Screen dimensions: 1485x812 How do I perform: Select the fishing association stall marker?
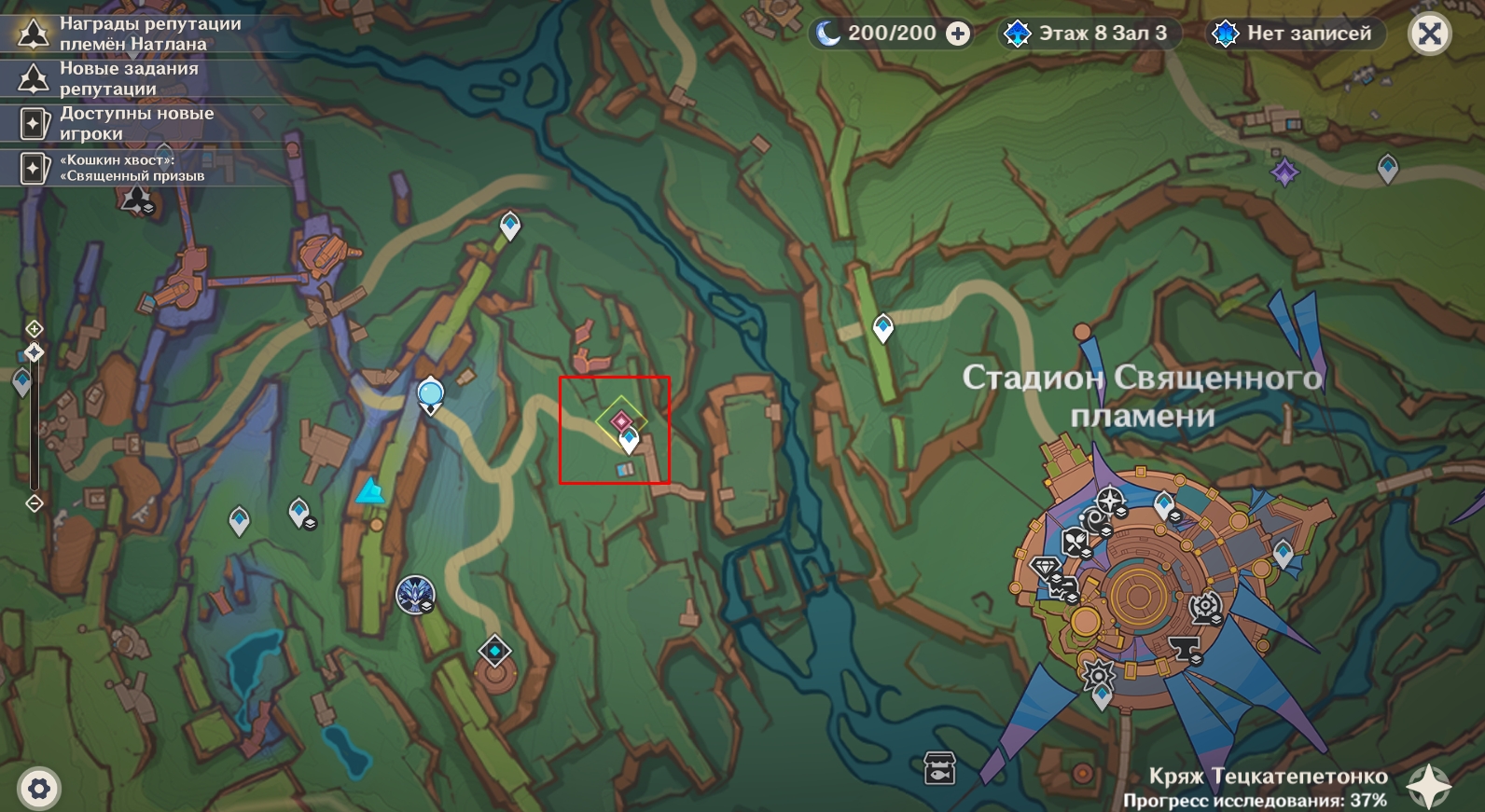pyautogui.click(x=939, y=767)
